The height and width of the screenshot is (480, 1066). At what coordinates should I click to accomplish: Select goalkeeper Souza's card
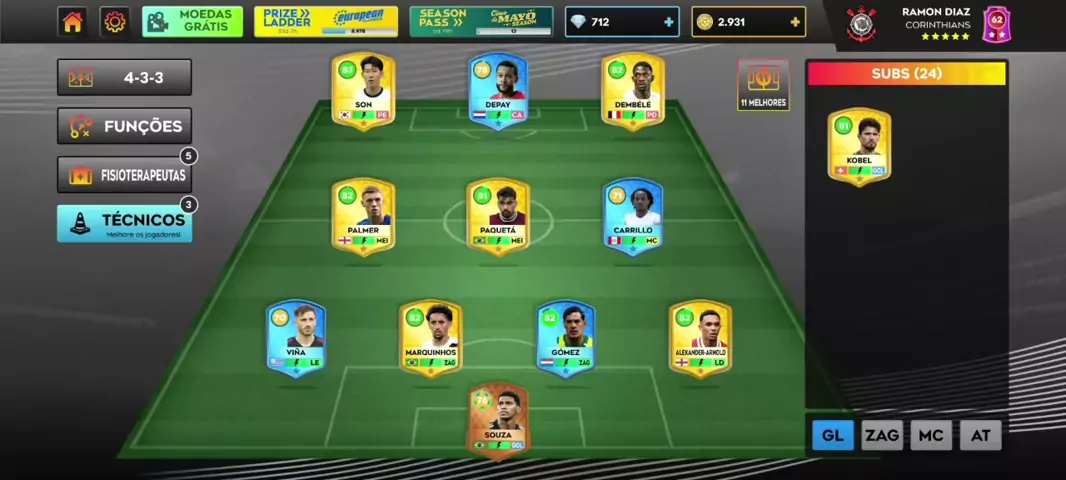498,420
